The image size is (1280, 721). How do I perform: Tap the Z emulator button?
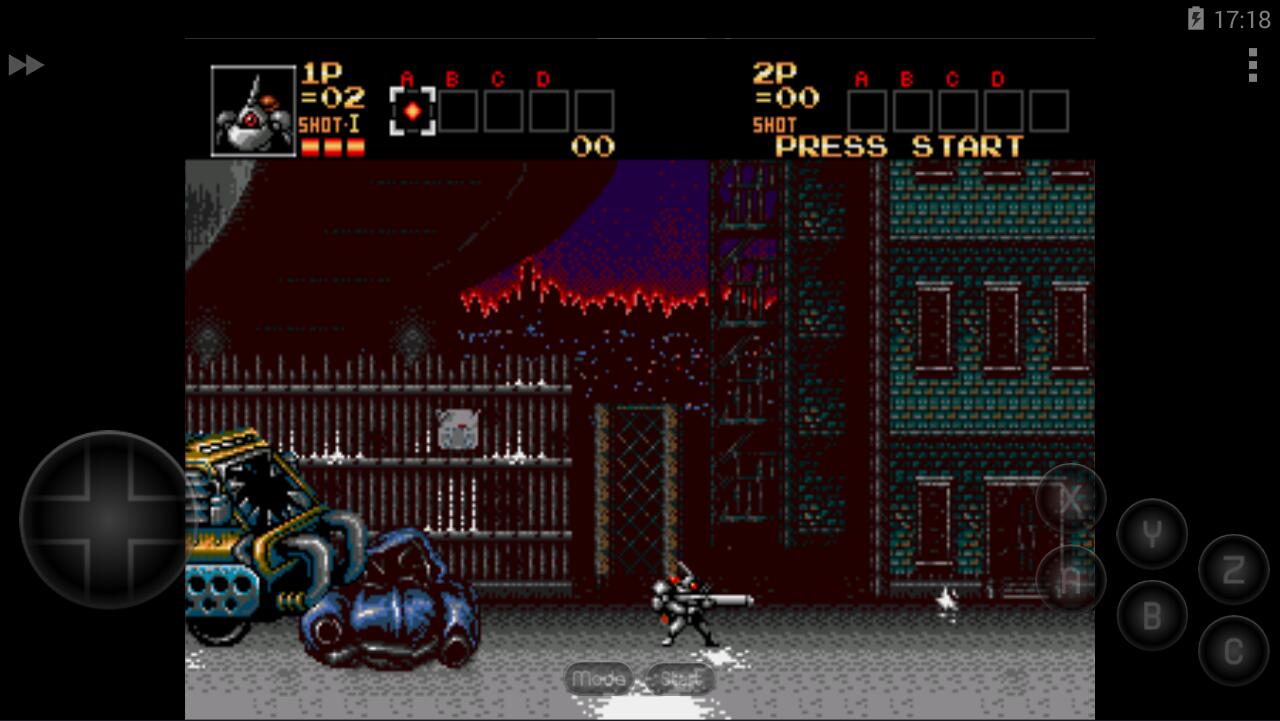click(1233, 570)
